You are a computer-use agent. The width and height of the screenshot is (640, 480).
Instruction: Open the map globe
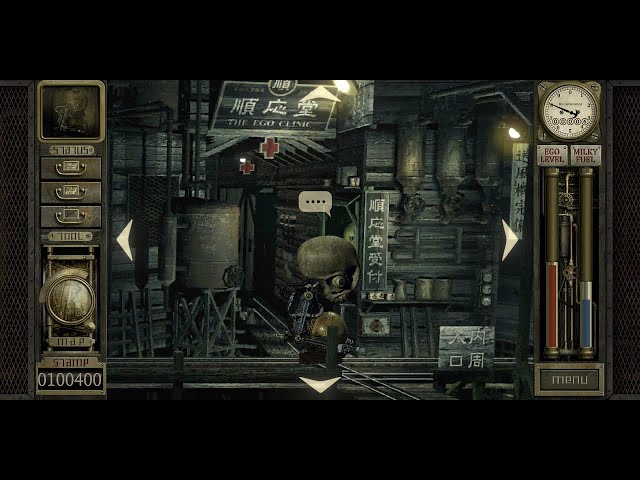(x=71, y=296)
